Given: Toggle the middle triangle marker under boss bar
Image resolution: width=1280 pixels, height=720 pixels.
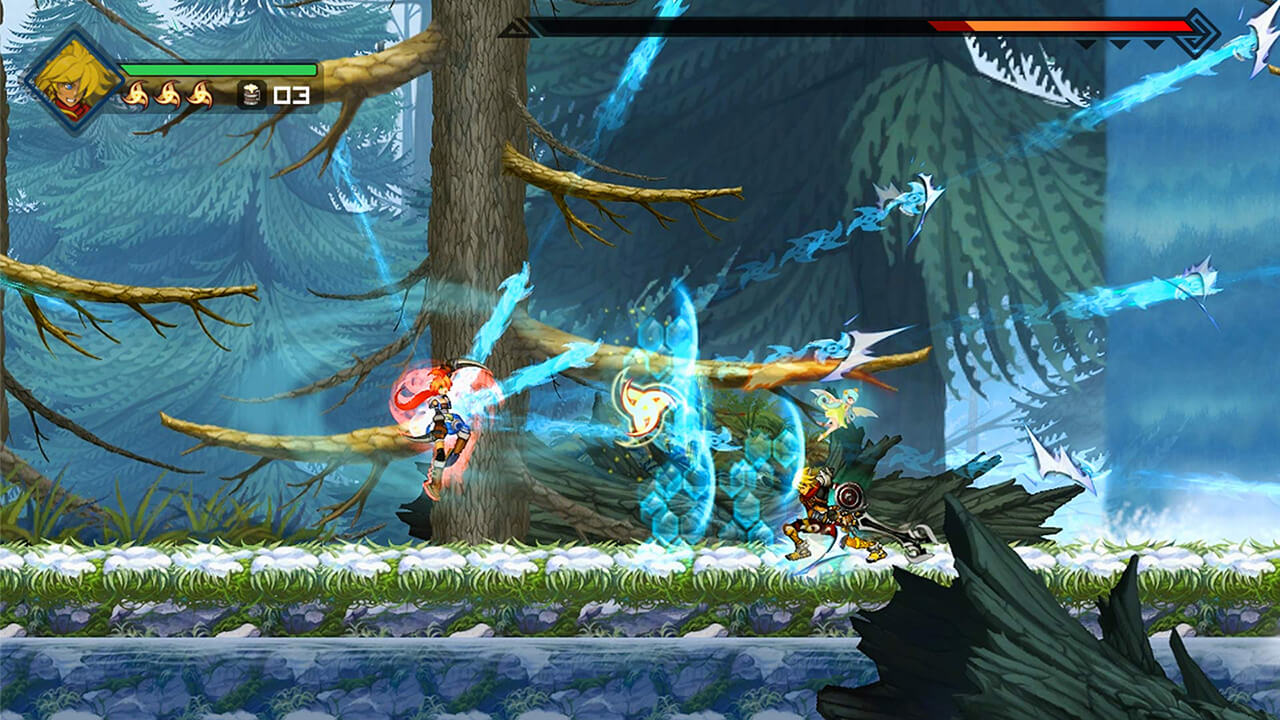Looking at the screenshot, I should click(x=1120, y=43).
